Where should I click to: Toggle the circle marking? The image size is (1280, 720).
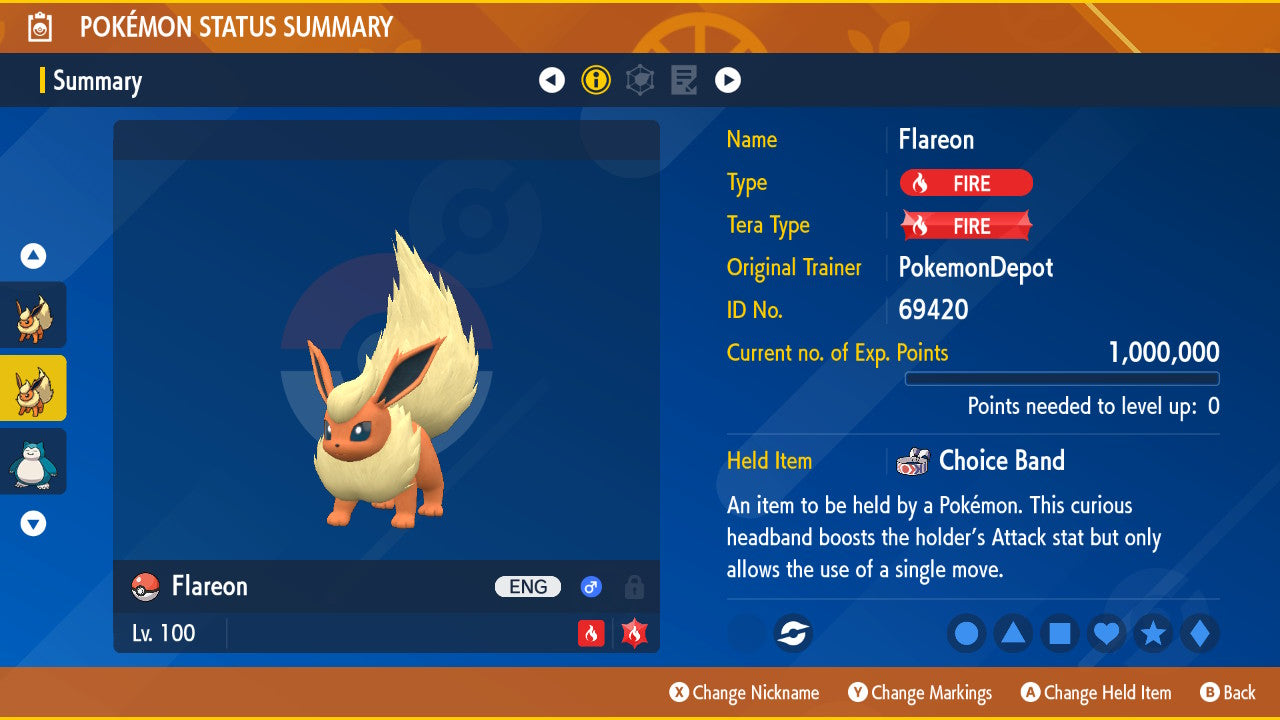click(966, 633)
